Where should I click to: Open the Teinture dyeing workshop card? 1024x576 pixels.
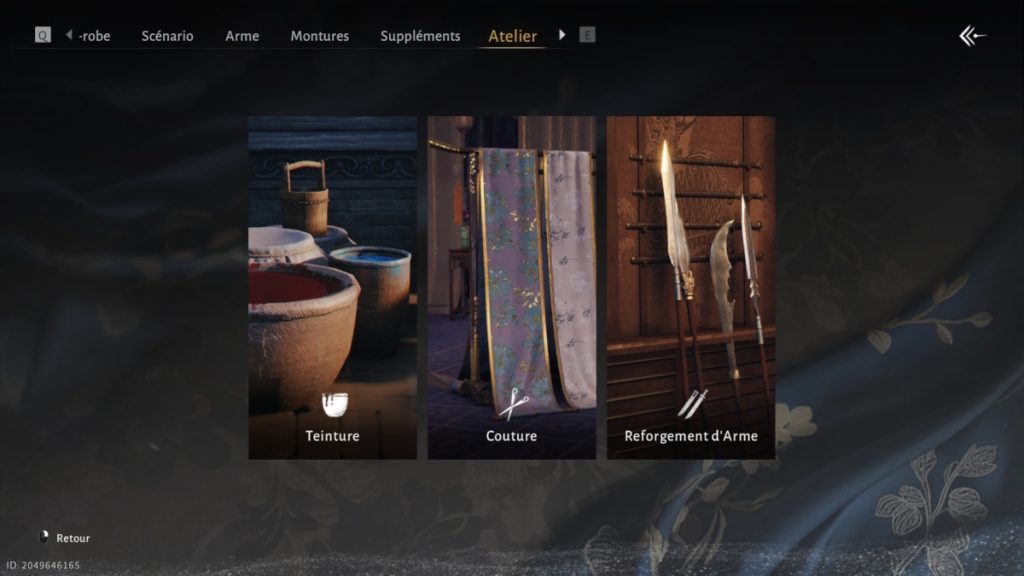point(332,288)
